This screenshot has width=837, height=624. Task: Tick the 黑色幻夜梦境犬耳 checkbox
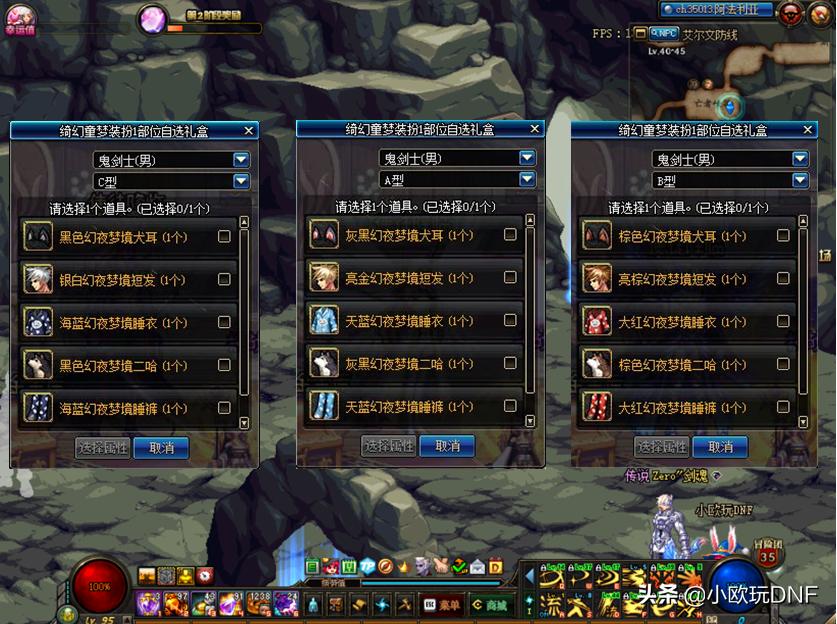pos(224,237)
